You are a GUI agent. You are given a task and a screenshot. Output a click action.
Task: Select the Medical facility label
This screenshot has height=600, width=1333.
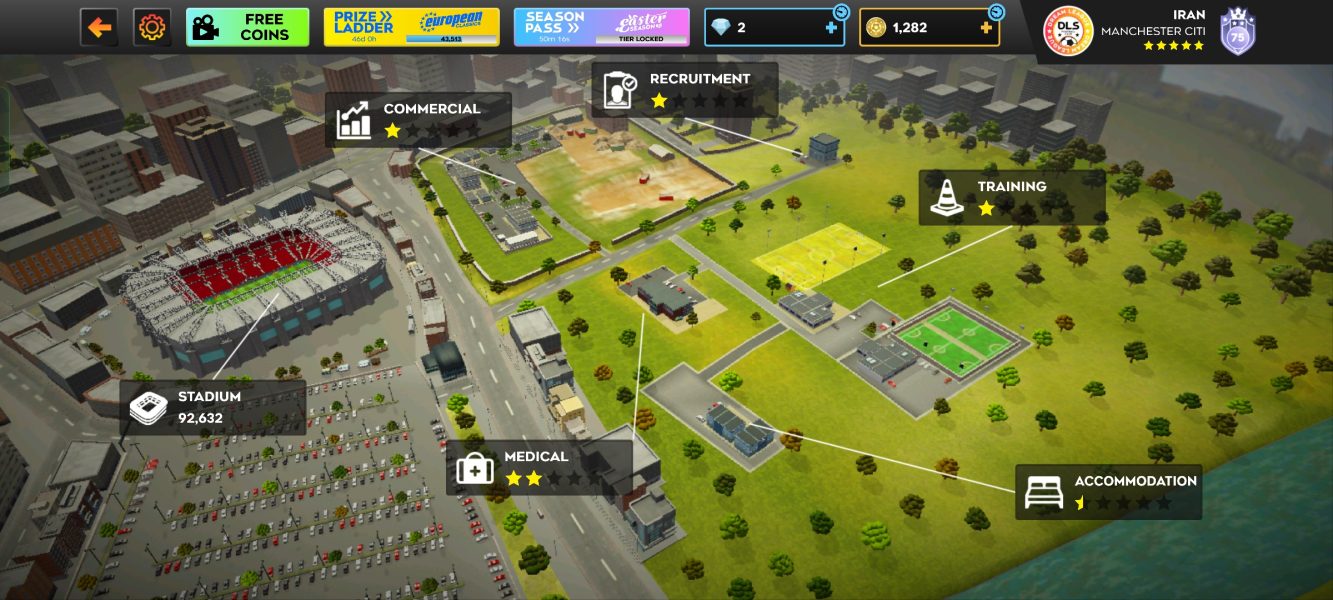point(538,467)
